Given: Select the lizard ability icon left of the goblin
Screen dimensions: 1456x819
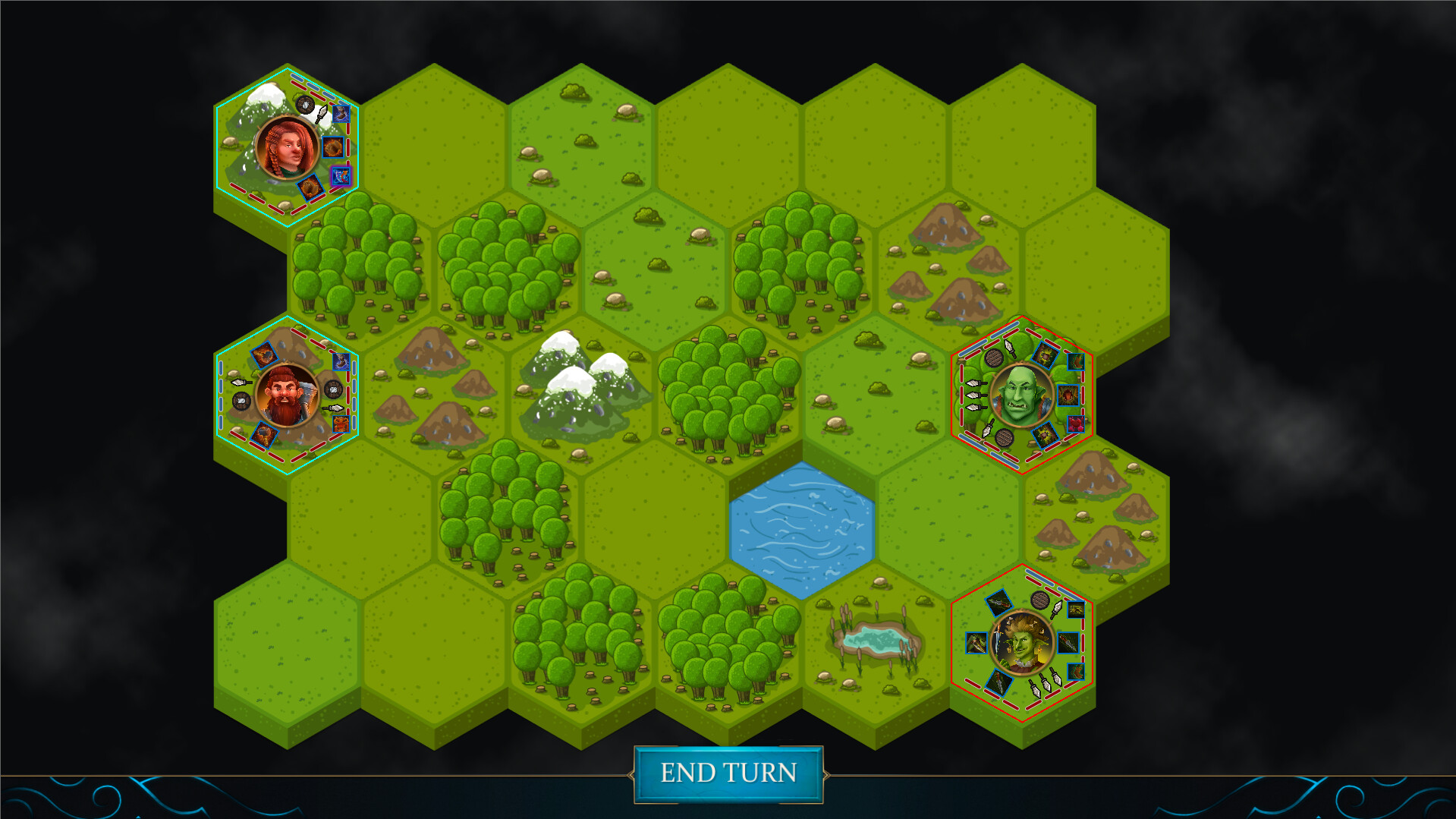Looking at the screenshot, I should pos(976,643).
